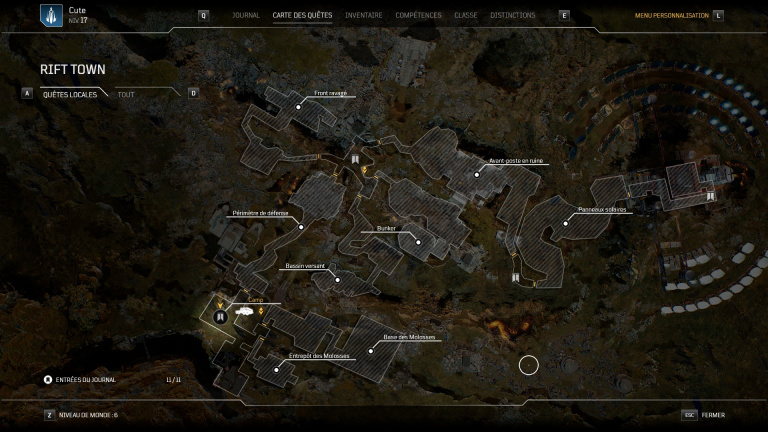Image resolution: width=768 pixels, height=432 pixels.
Task: Choose the Avant-poste en ruine marker
Action: coord(477,174)
